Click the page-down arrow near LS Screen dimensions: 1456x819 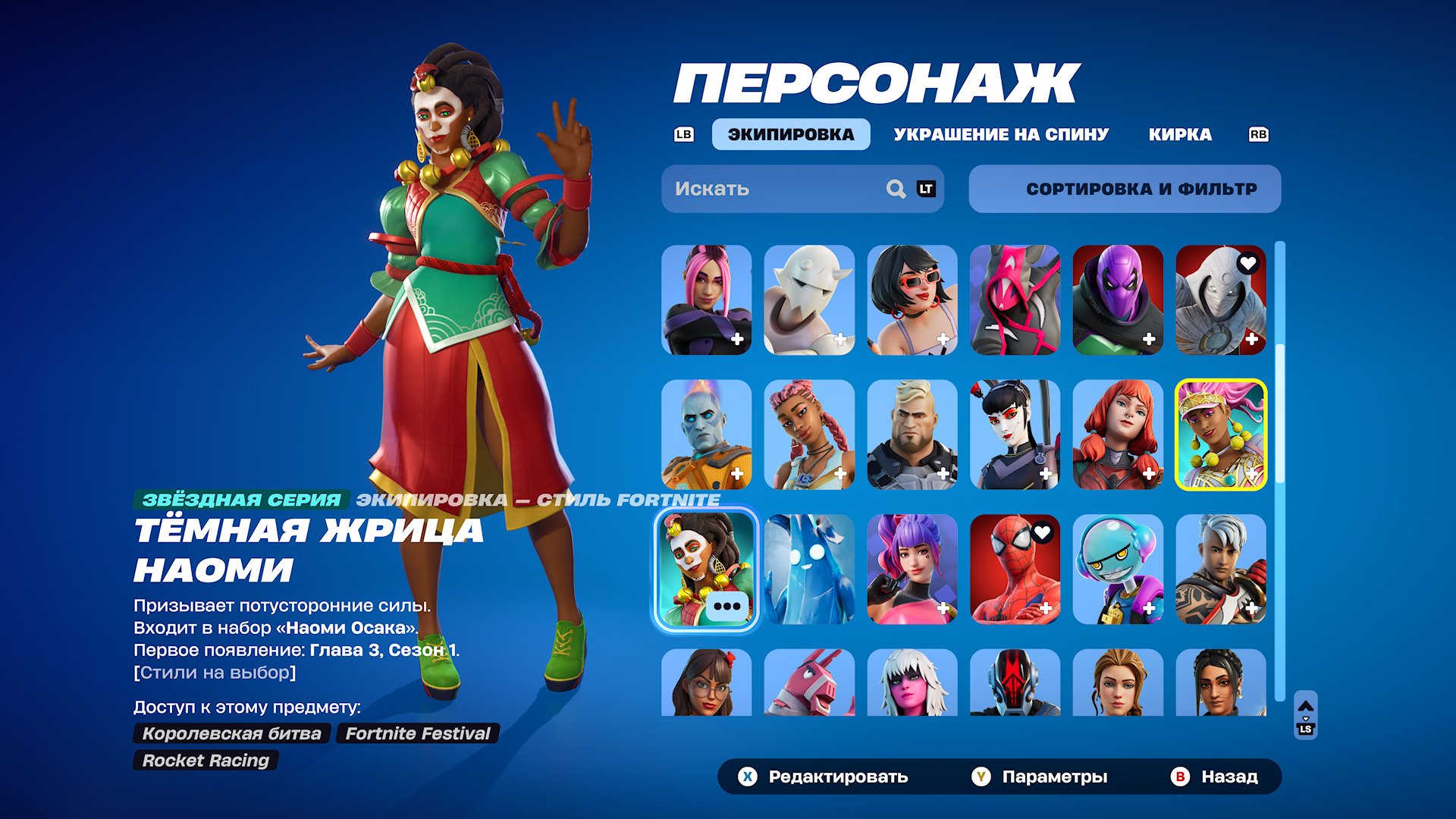pyautogui.click(x=1306, y=718)
